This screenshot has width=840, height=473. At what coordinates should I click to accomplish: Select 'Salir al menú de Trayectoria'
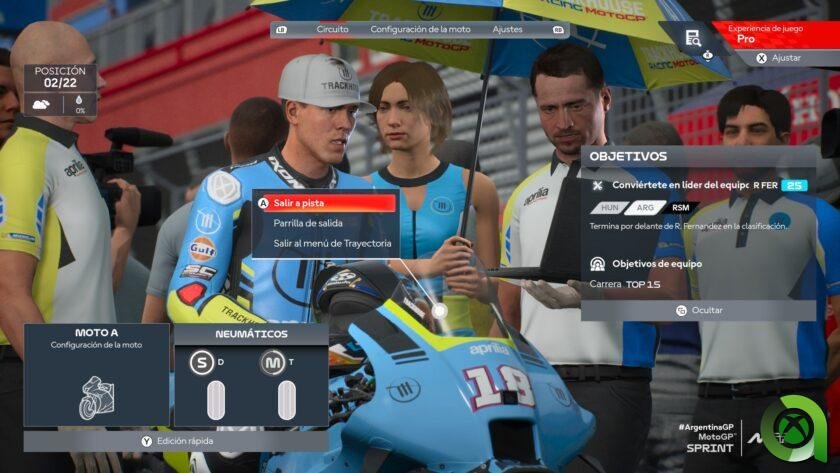(x=332, y=243)
